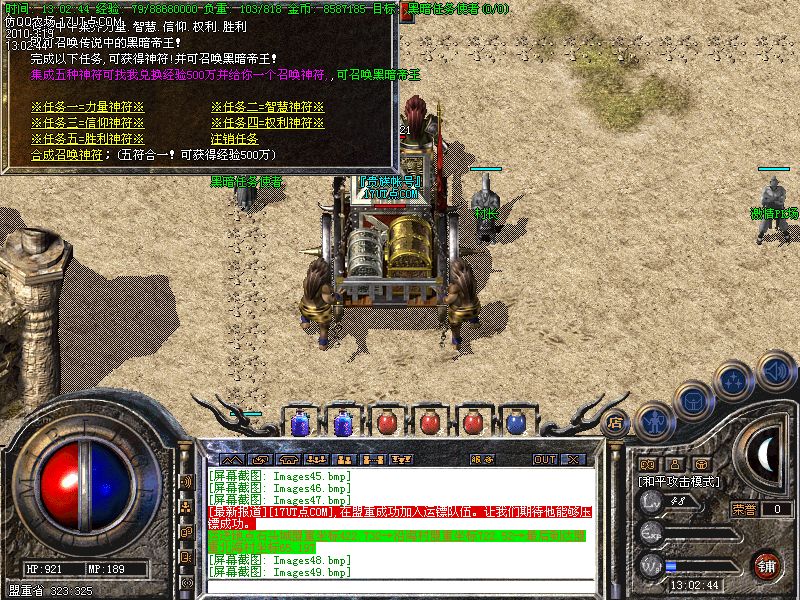Pick quest five: 胜利神符
Viewport: 800px width, 600px height.
coord(87,139)
